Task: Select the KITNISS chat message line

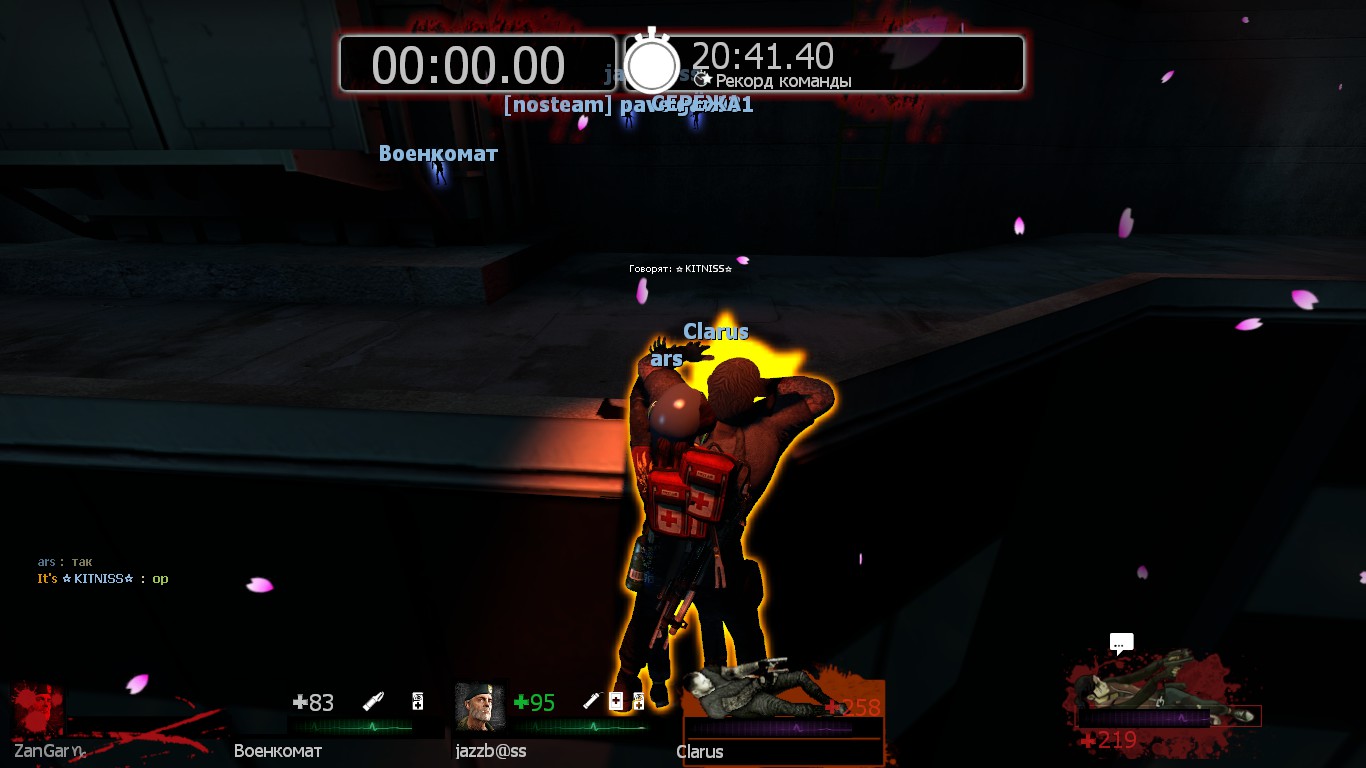Action: pos(103,579)
